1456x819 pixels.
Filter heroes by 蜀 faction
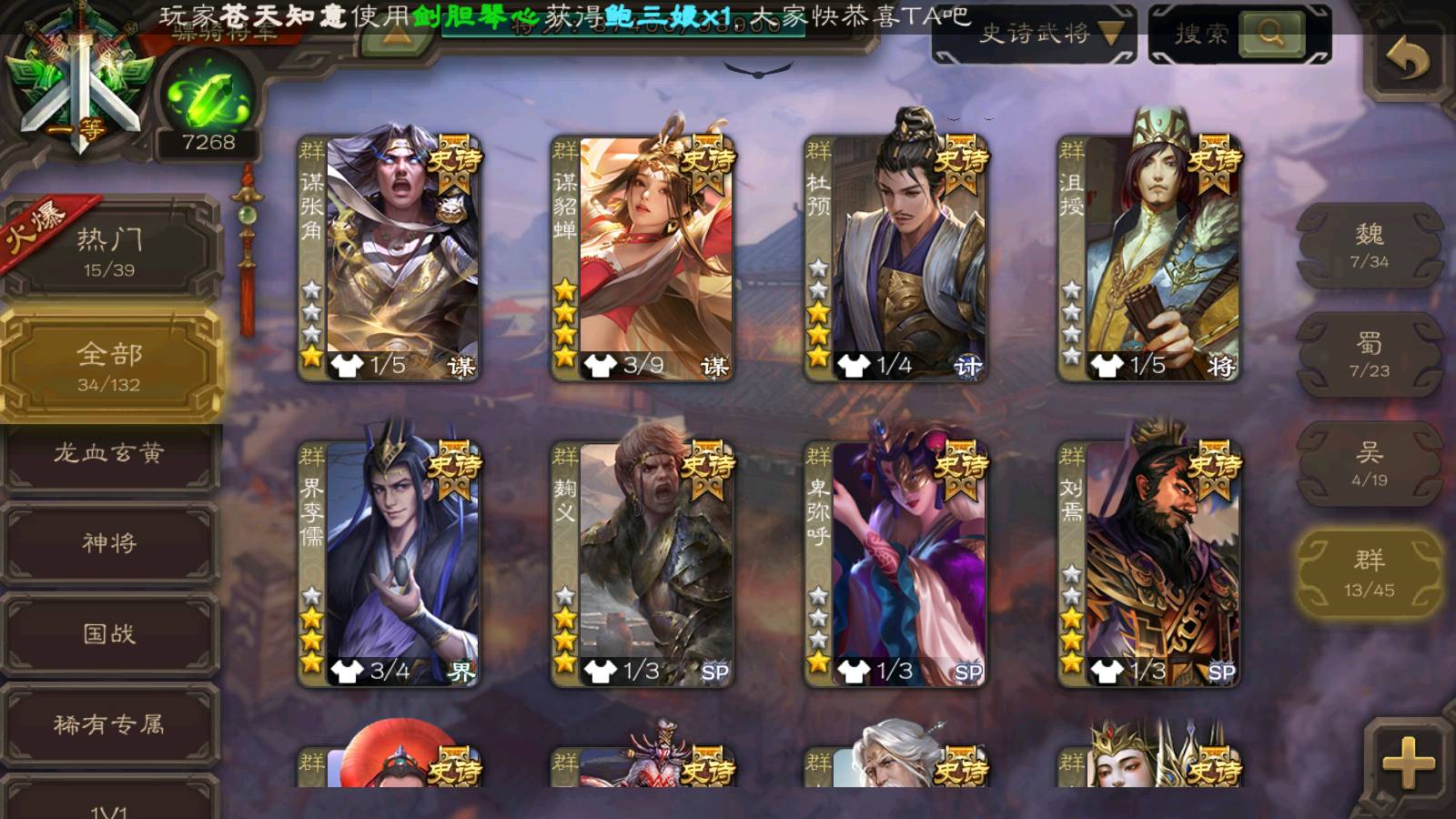1369,355
